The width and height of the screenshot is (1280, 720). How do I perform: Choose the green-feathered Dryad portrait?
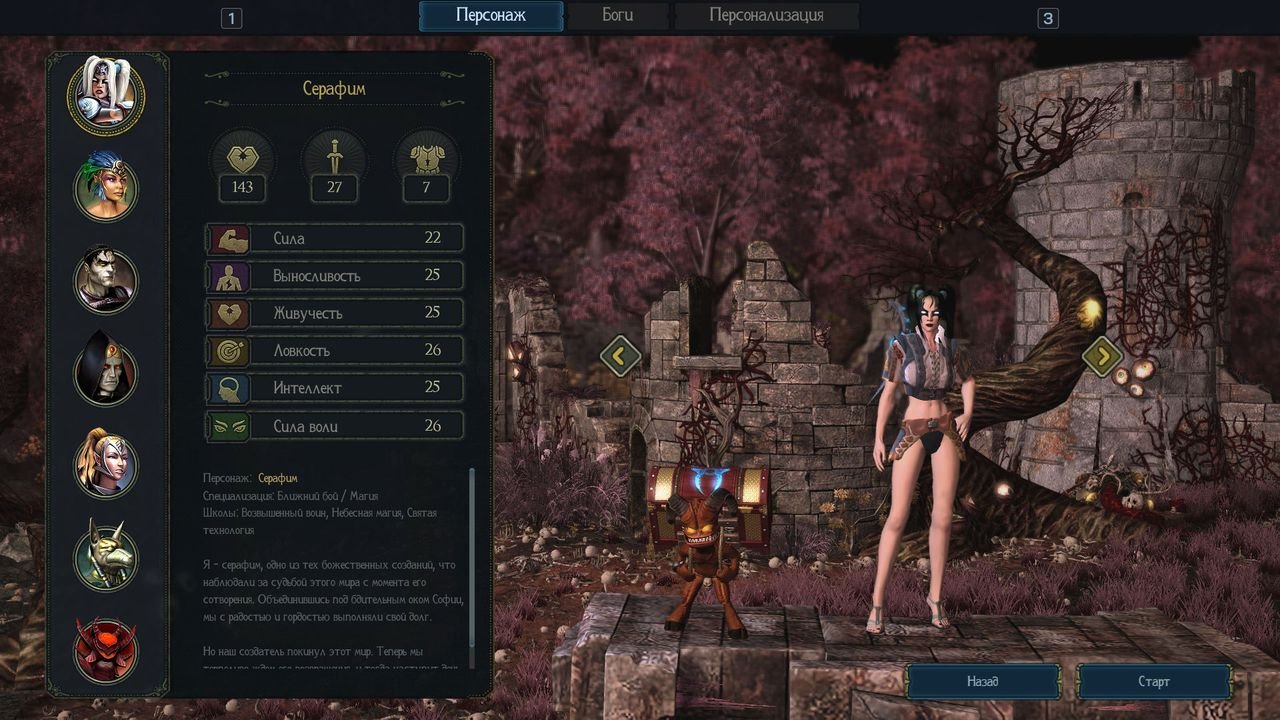pyautogui.click(x=106, y=187)
